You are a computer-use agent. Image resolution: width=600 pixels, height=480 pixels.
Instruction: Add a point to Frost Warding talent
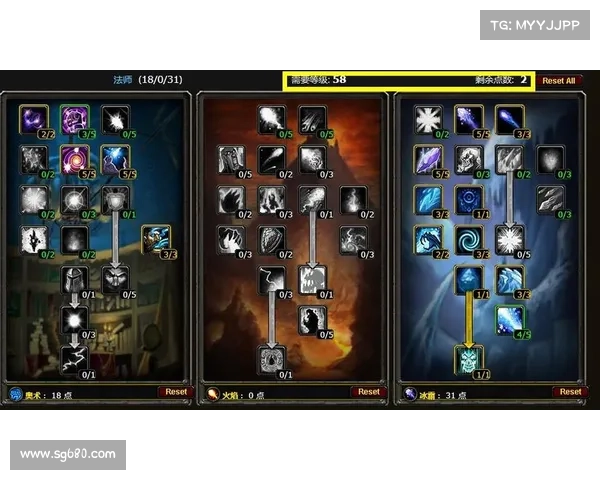click(429, 120)
